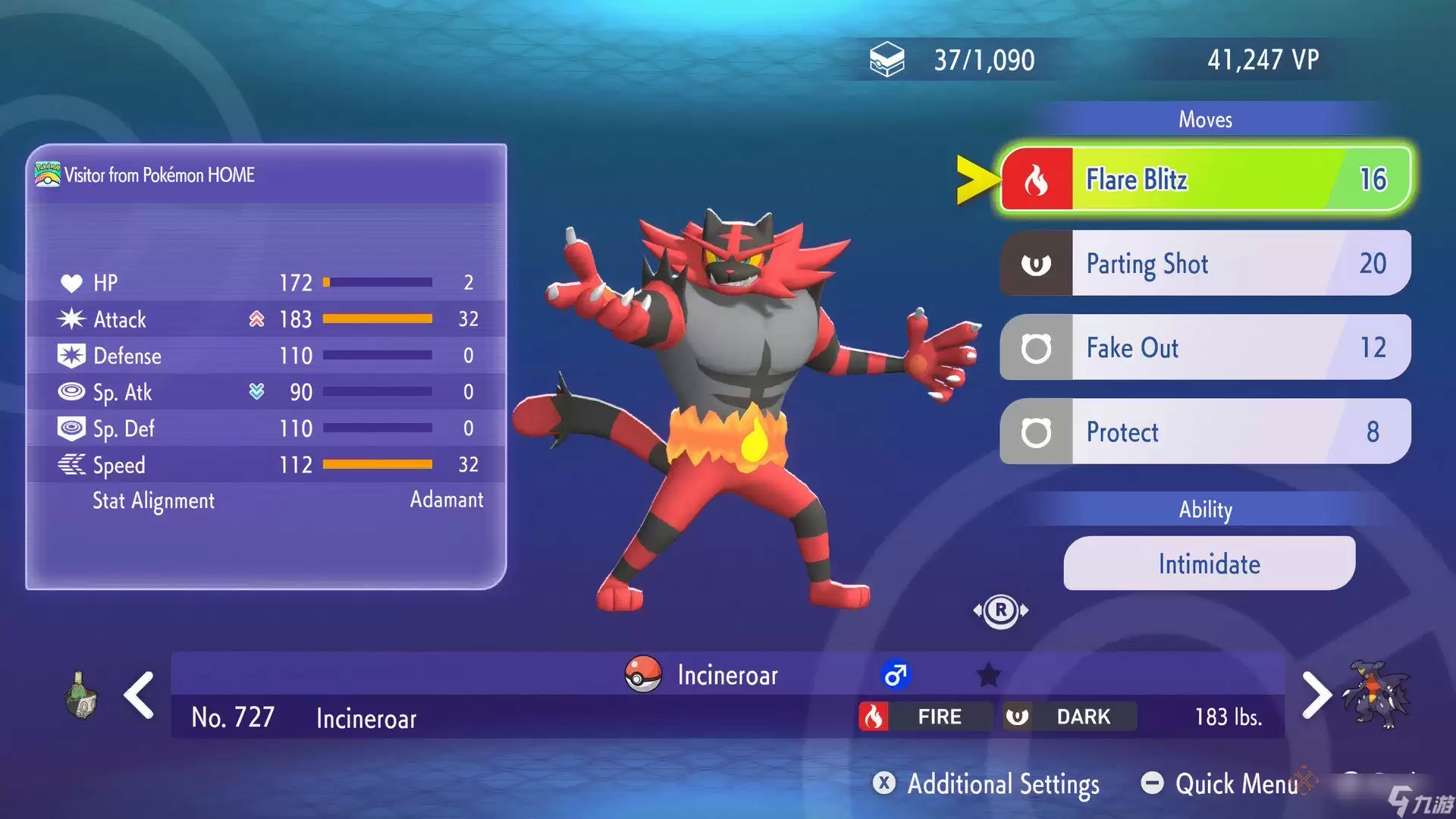This screenshot has width=1456, height=819.
Task: Select the Speed stat row
Action: click(265, 465)
